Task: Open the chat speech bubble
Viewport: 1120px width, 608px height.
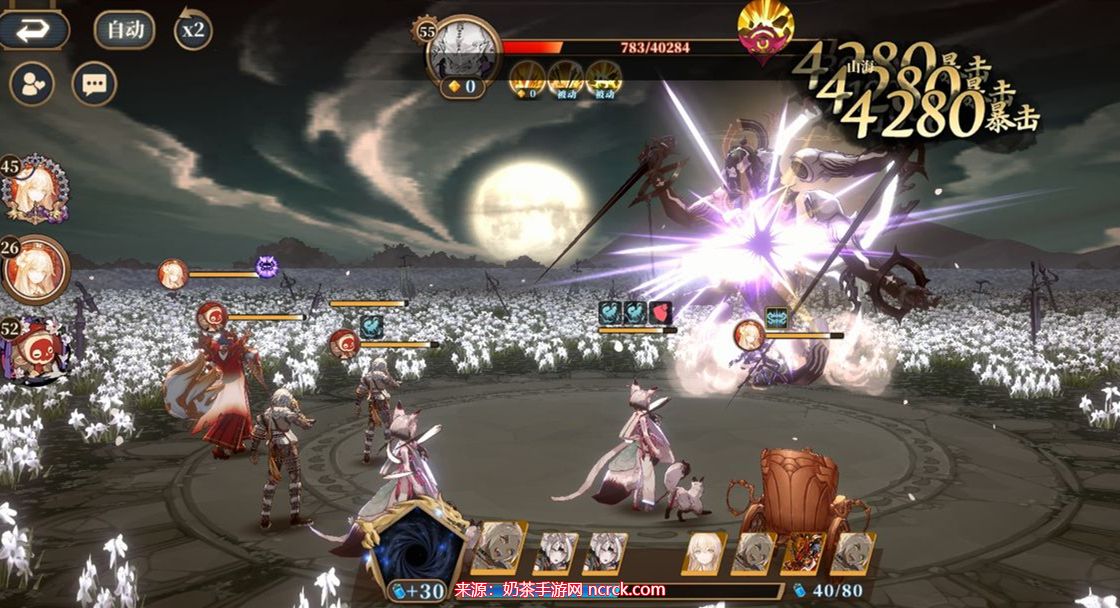Action: click(x=95, y=84)
